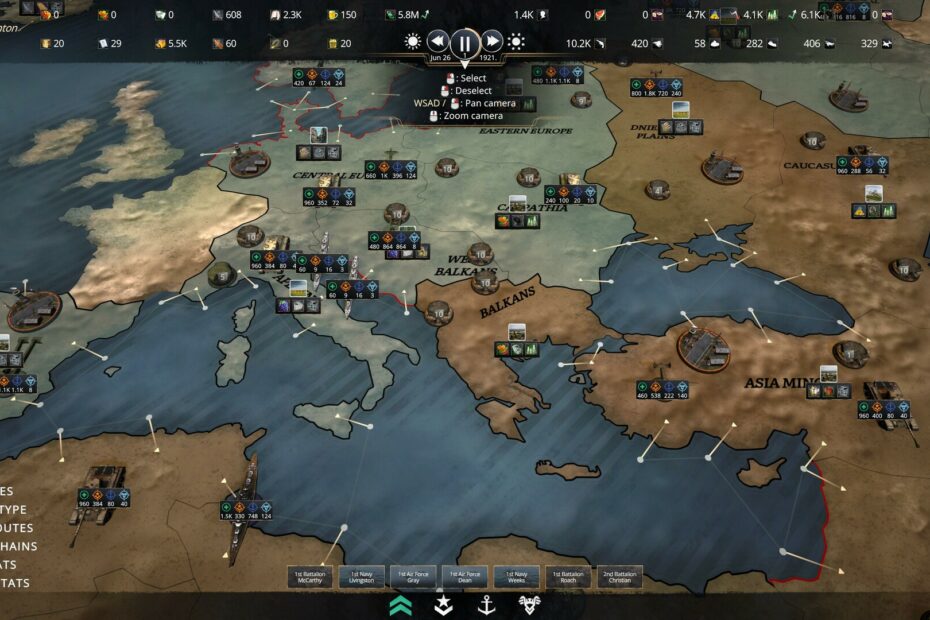The height and width of the screenshot is (620, 930).
Task: Speed up time with the fast-forward arrows
Action: coord(492,42)
